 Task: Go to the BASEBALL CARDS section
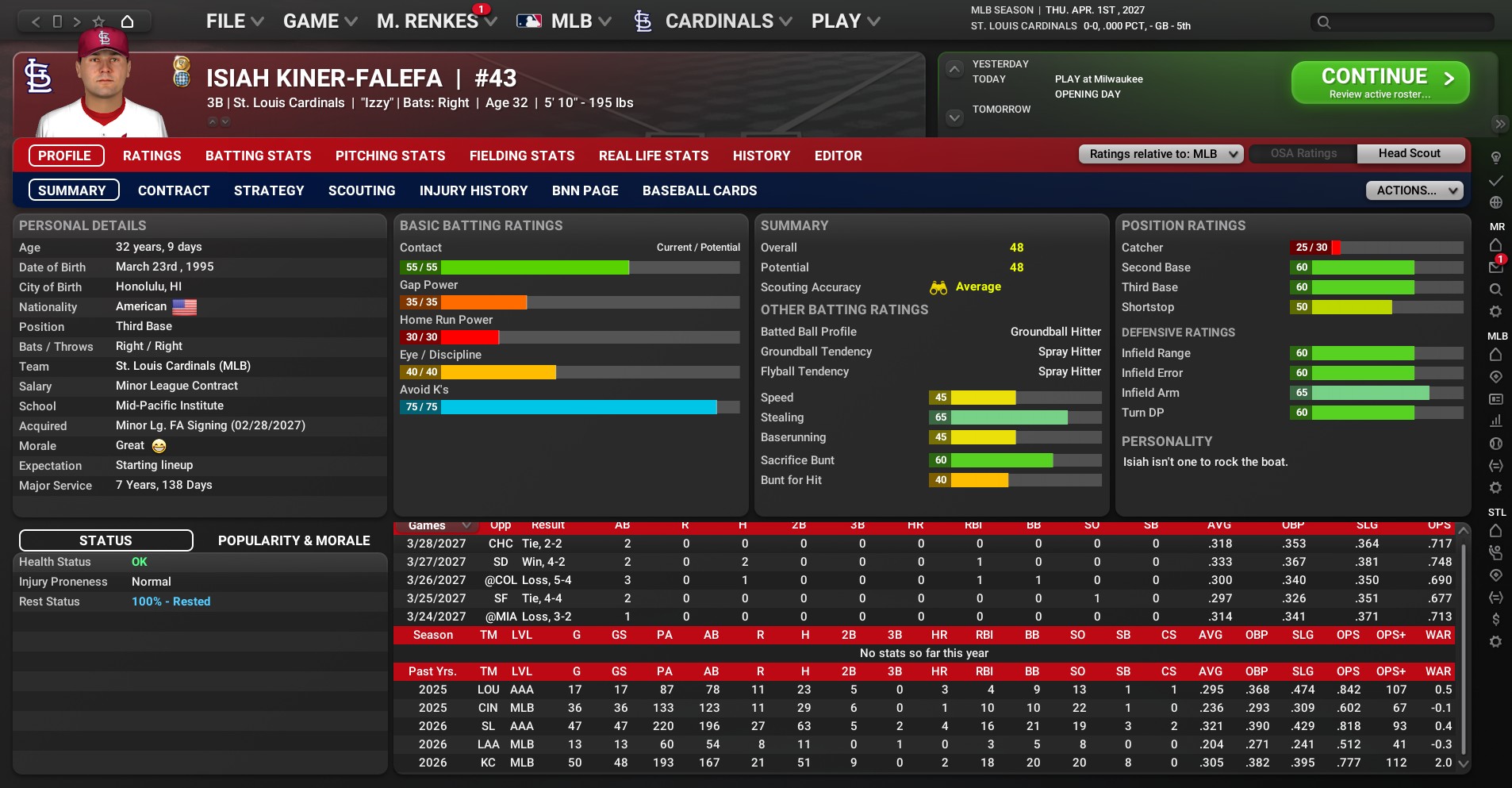(x=699, y=190)
